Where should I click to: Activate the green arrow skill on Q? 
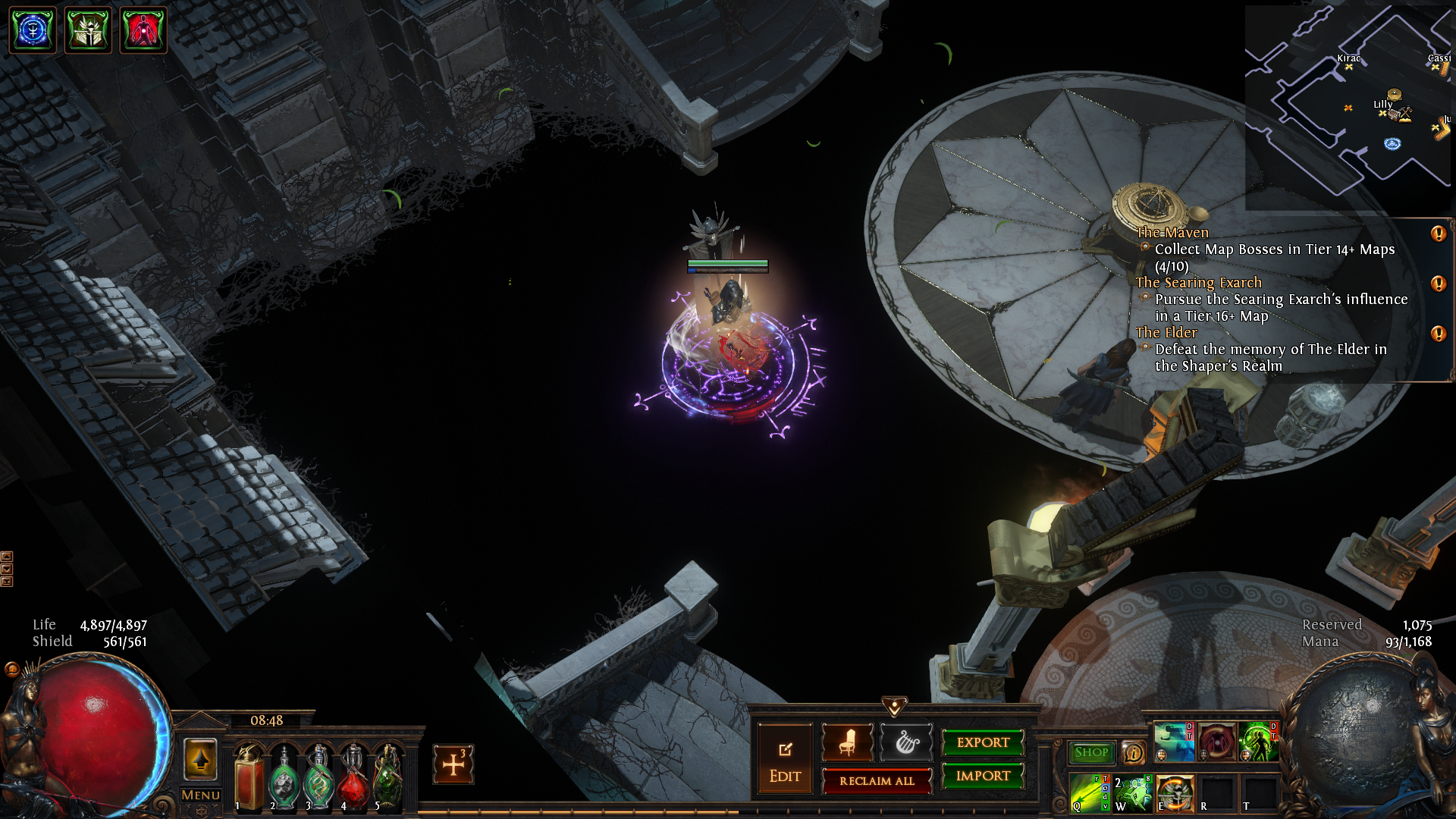1089,793
